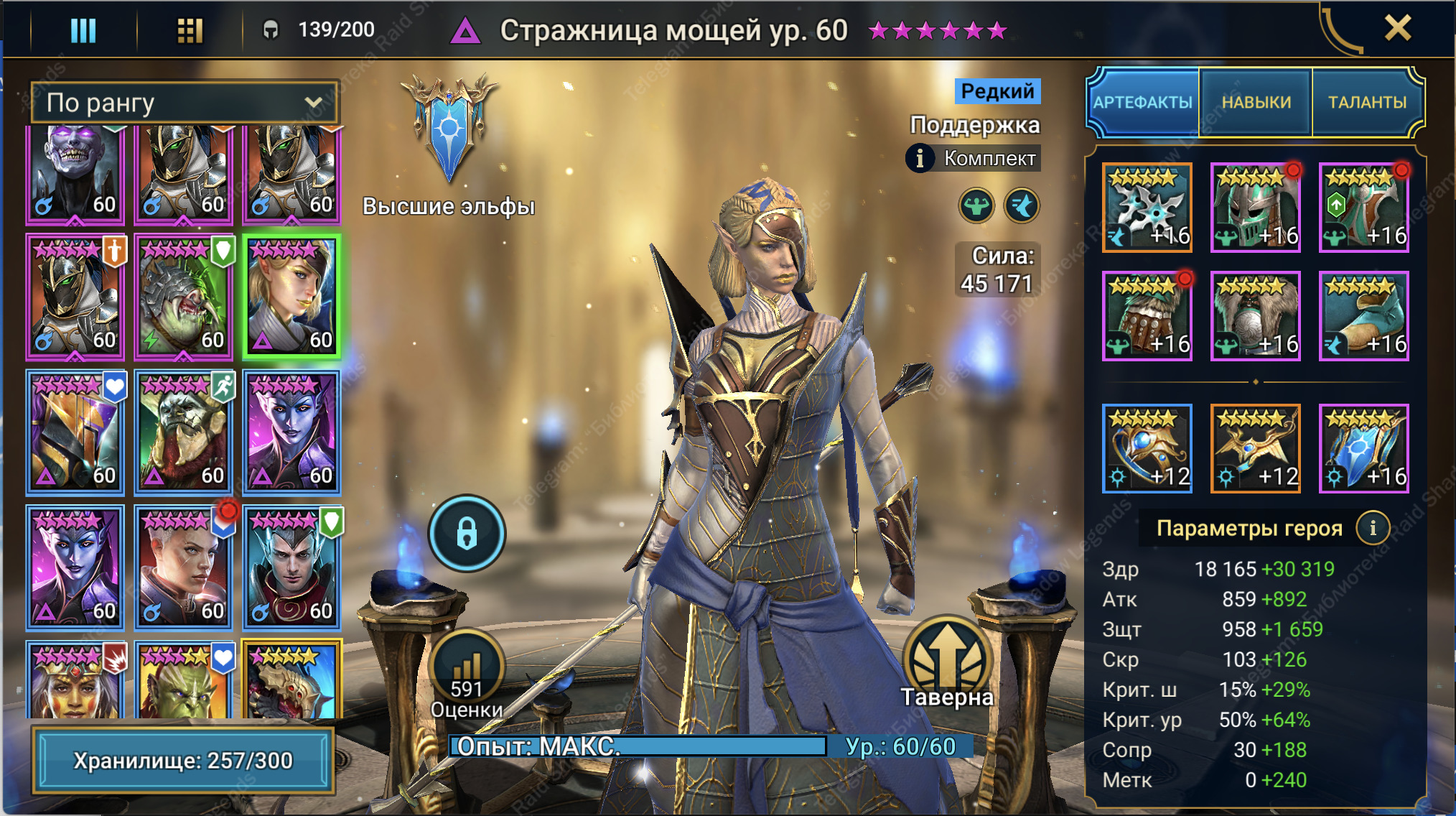Close the champion screen with the X
Image resolution: width=1456 pixels, height=816 pixels.
click(x=1397, y=29)
